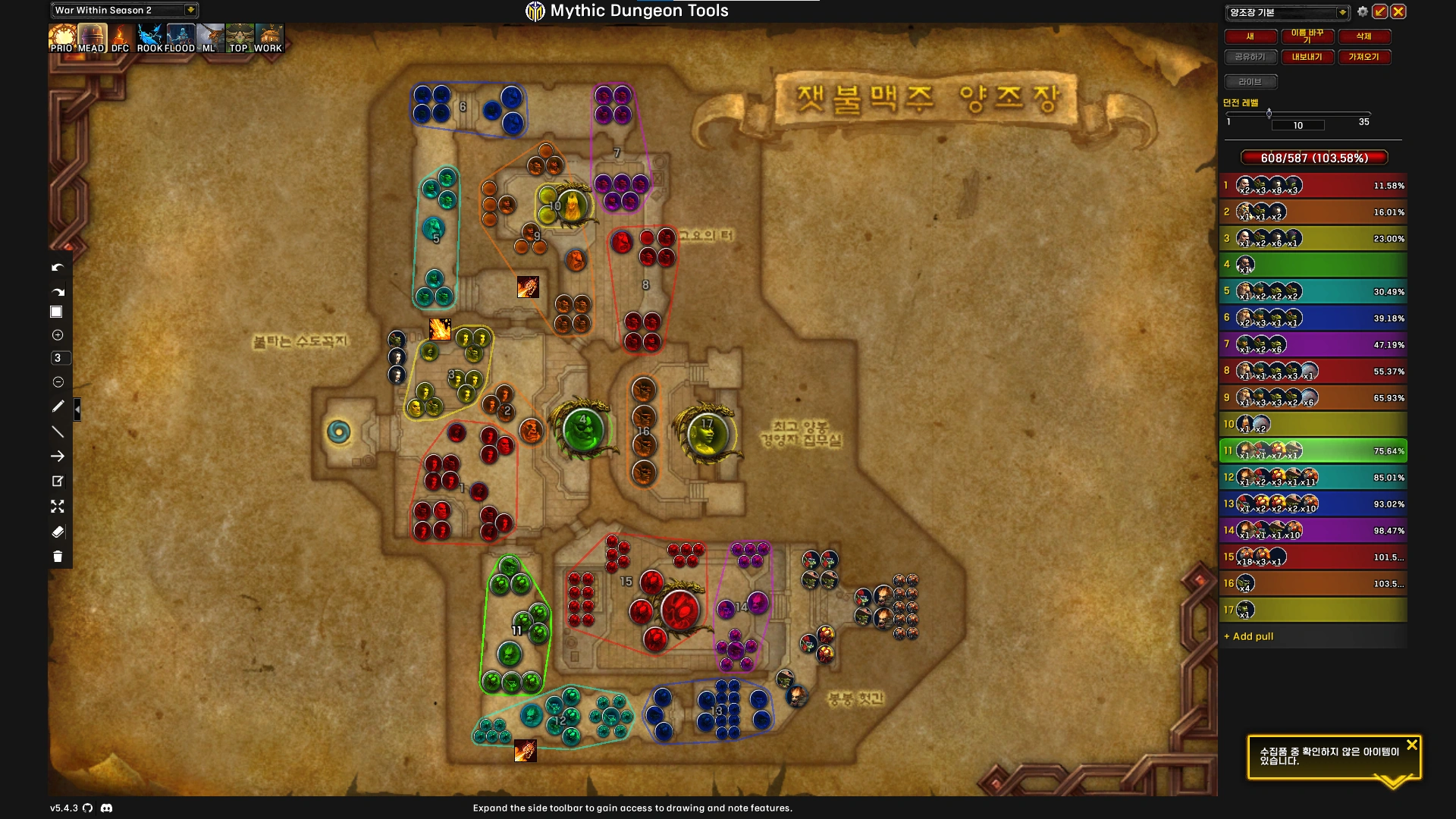Image resolution: width=1456 pixels, height=819 pixels.
Task: Choose the eraser tool
Action: point(58,532)
